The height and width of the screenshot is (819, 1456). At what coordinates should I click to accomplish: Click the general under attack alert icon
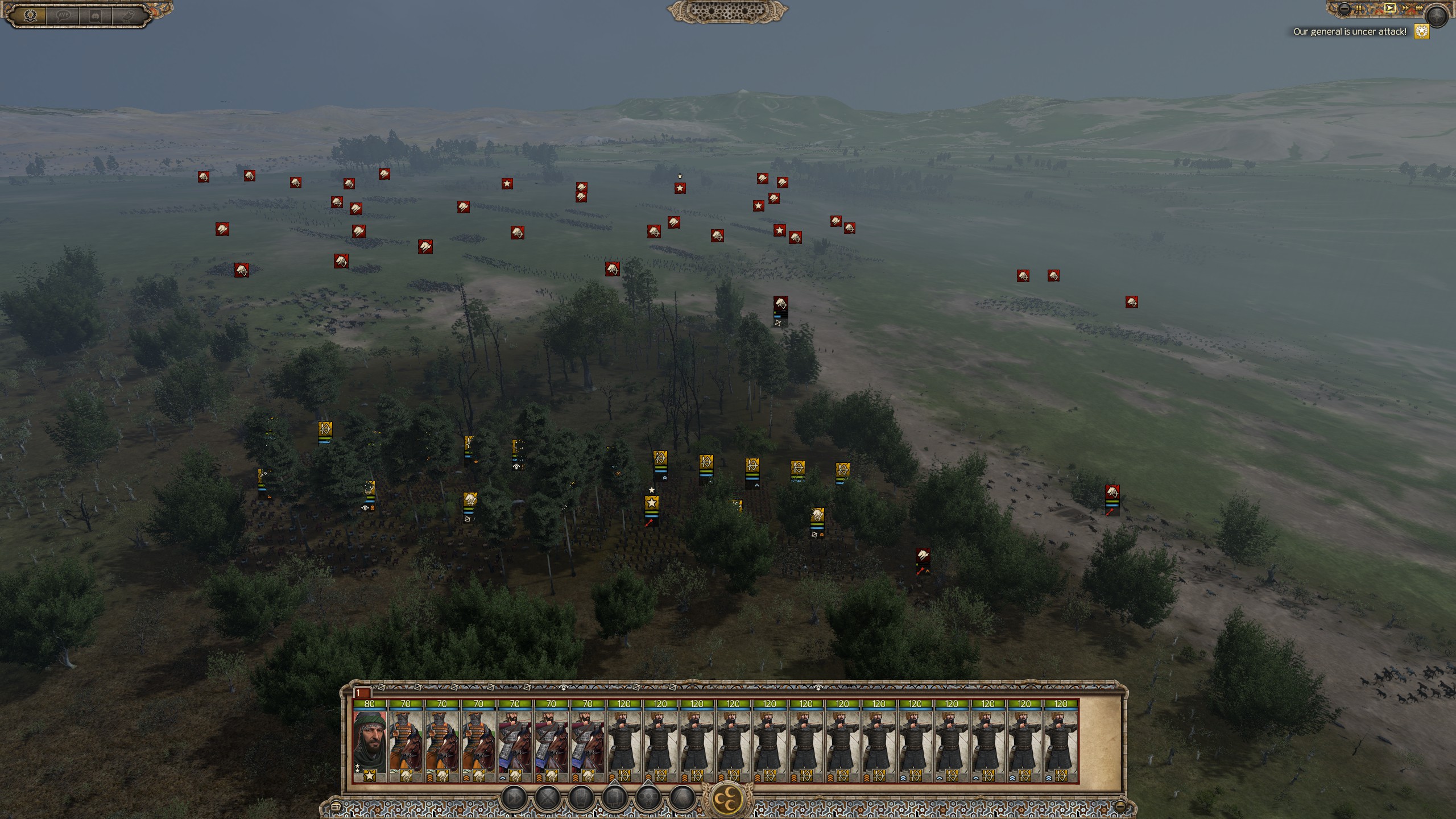[x=1422, y=32]
